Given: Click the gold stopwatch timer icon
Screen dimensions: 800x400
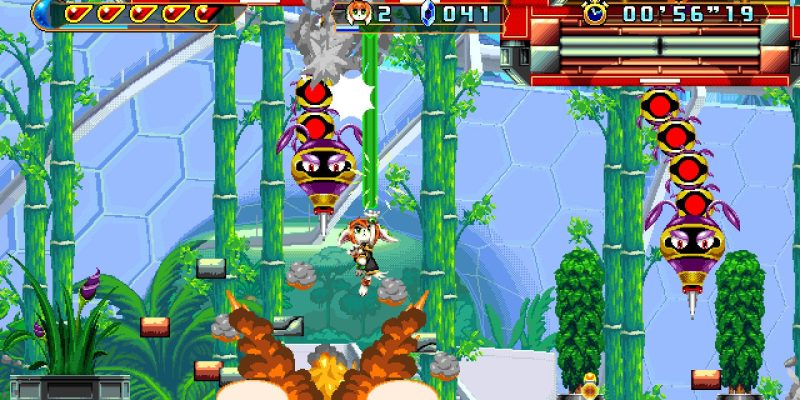Looking at the screenshot, I should click(x=596, y=12).
